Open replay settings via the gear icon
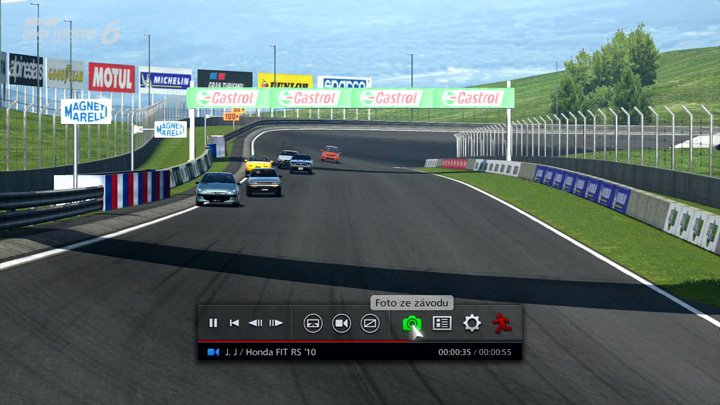 click(472, 323)
